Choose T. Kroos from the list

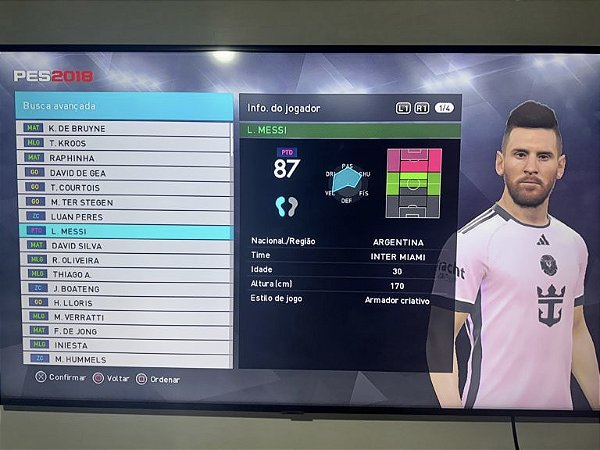125,143
